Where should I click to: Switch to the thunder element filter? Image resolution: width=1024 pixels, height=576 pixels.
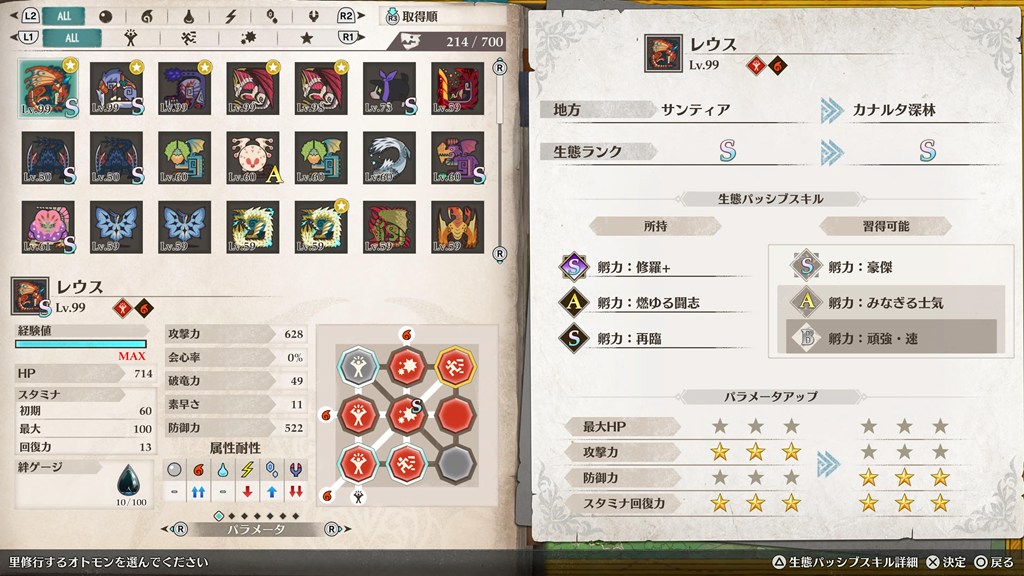231,16
